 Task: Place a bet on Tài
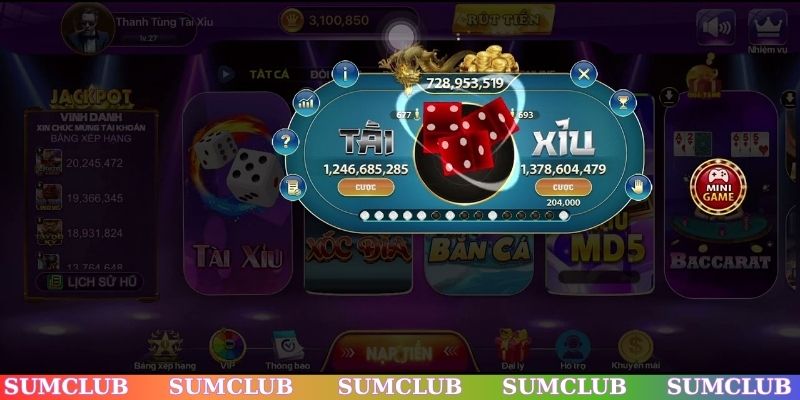(359, 187)
